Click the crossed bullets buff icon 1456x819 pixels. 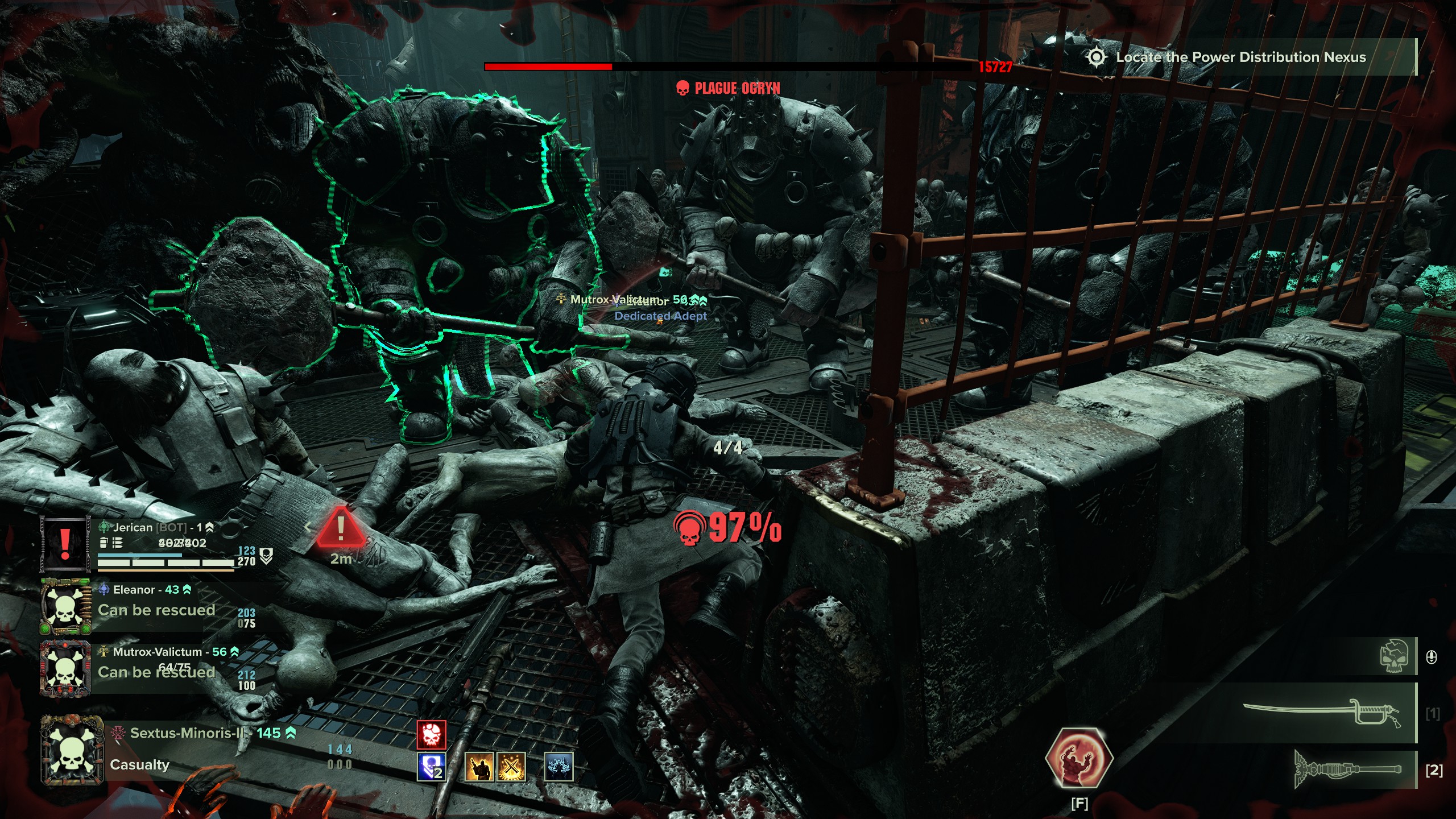511,767
